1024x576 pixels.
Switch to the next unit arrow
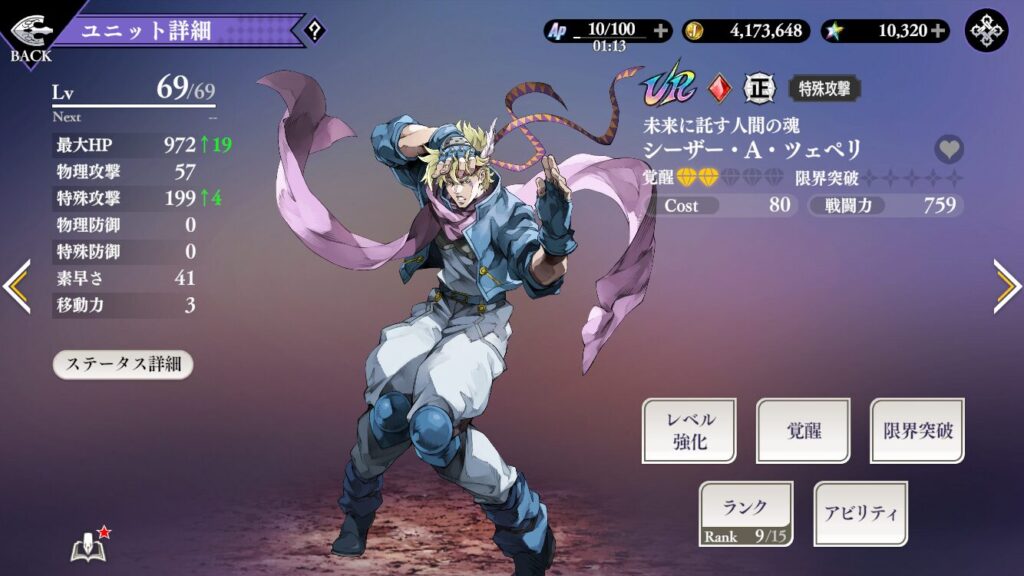tap(1006, 287)
